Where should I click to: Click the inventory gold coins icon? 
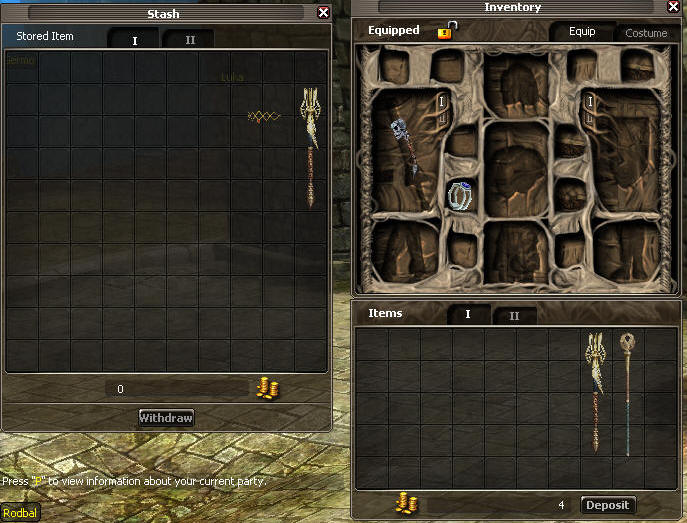coord(406,504)
